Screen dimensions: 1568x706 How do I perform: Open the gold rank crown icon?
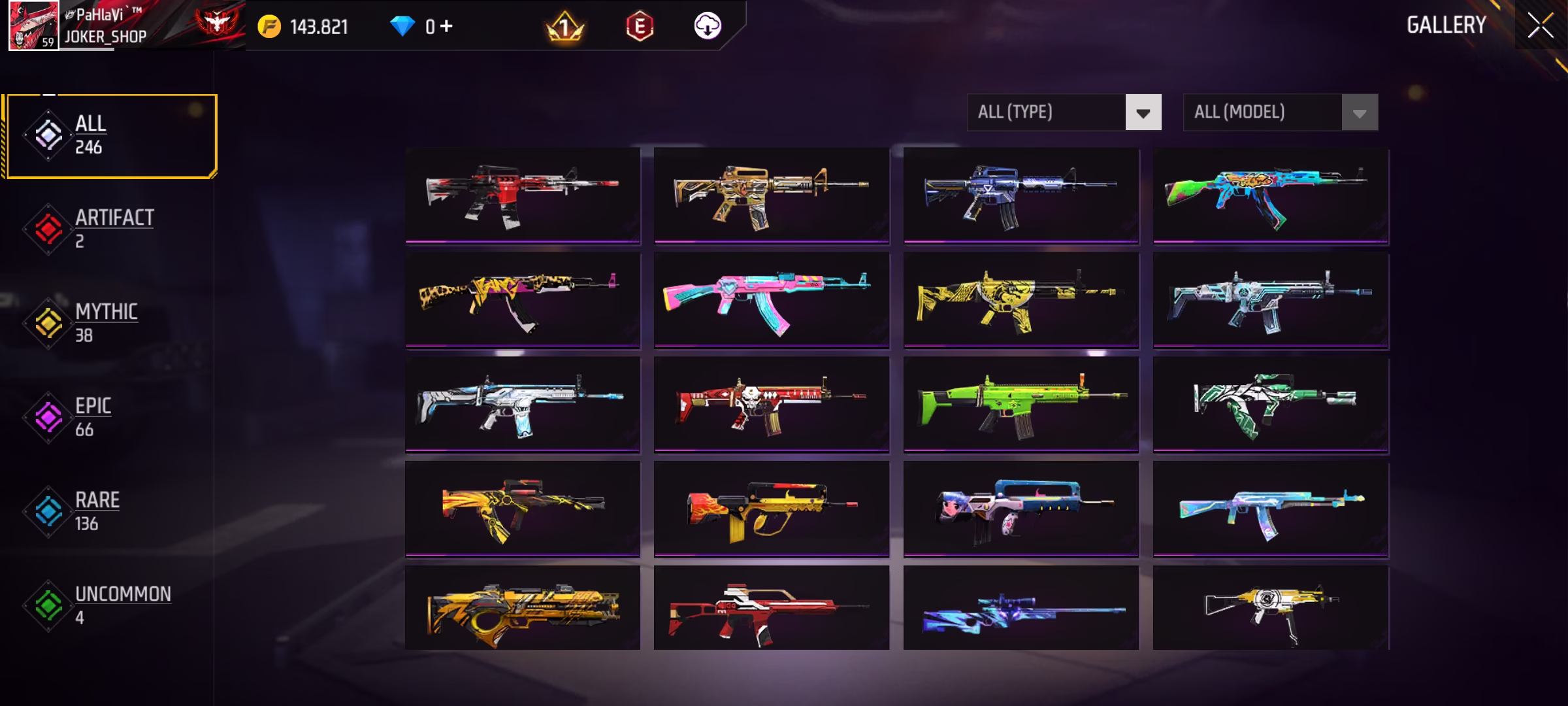pos(564,26)
